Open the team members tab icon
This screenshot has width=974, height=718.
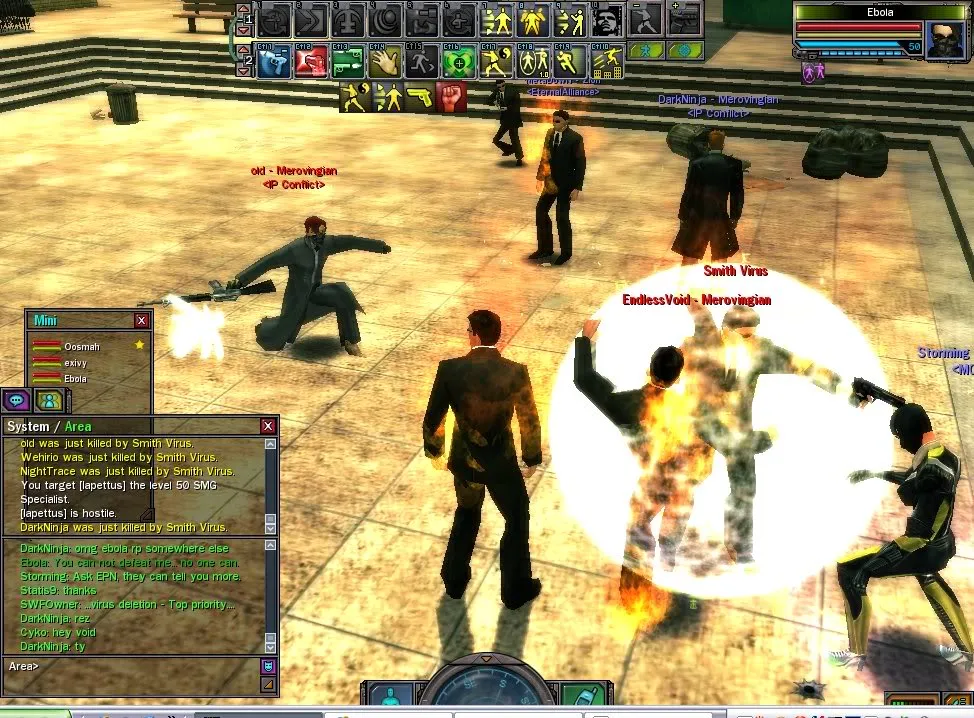pos(48,401)
